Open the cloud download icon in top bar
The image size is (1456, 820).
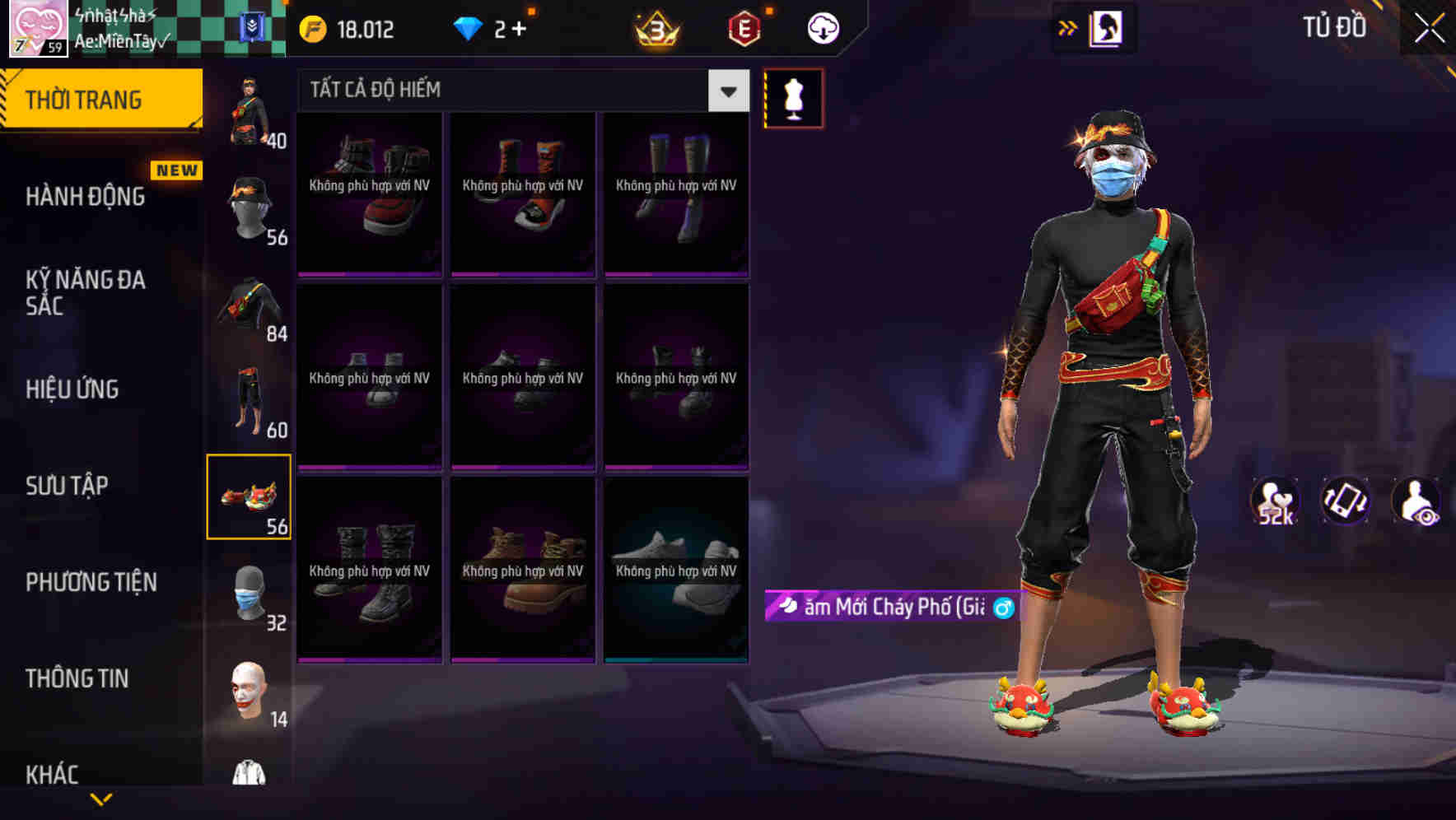pyautogui.click(x=821, y=27)
